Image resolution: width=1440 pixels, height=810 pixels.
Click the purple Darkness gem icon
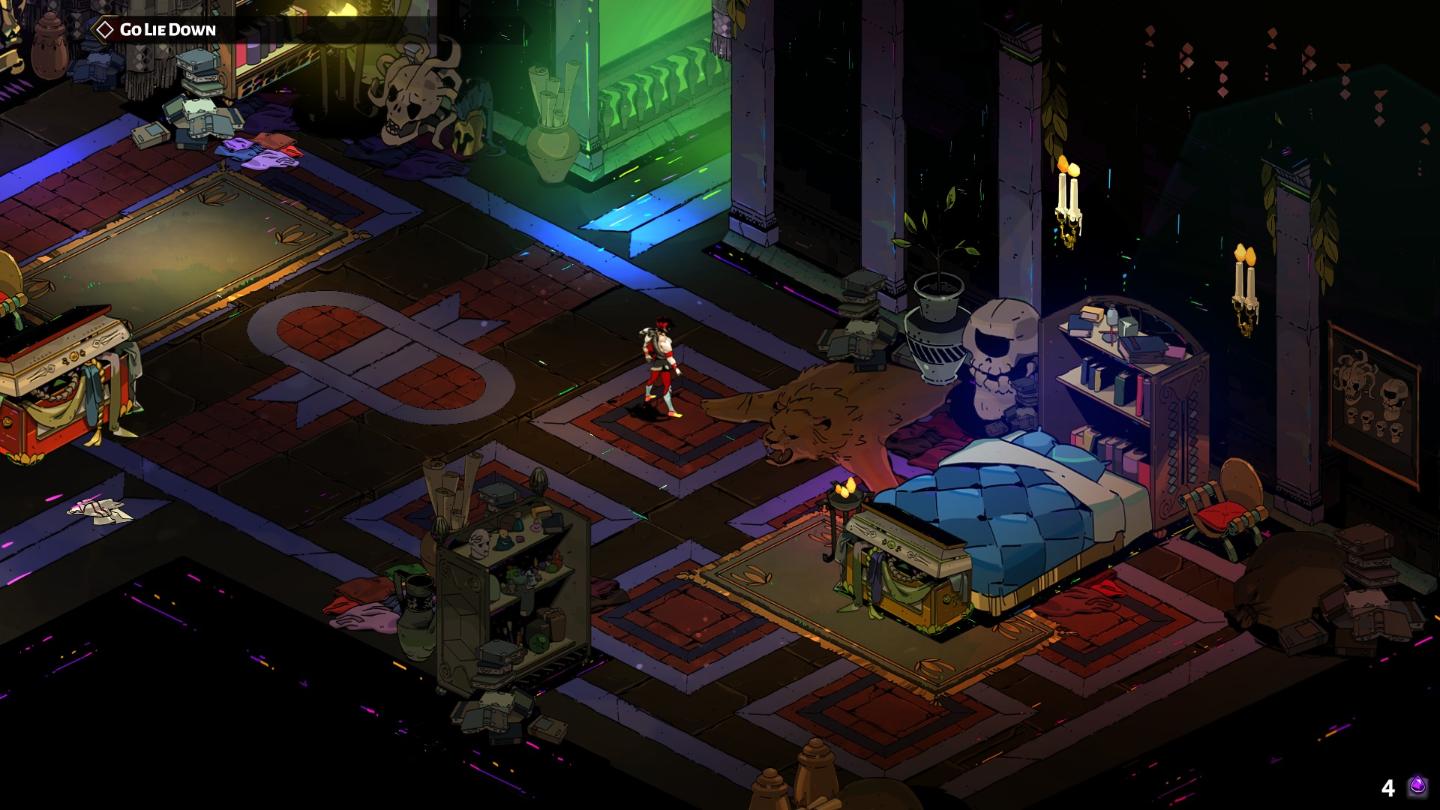pos(1417,787)
